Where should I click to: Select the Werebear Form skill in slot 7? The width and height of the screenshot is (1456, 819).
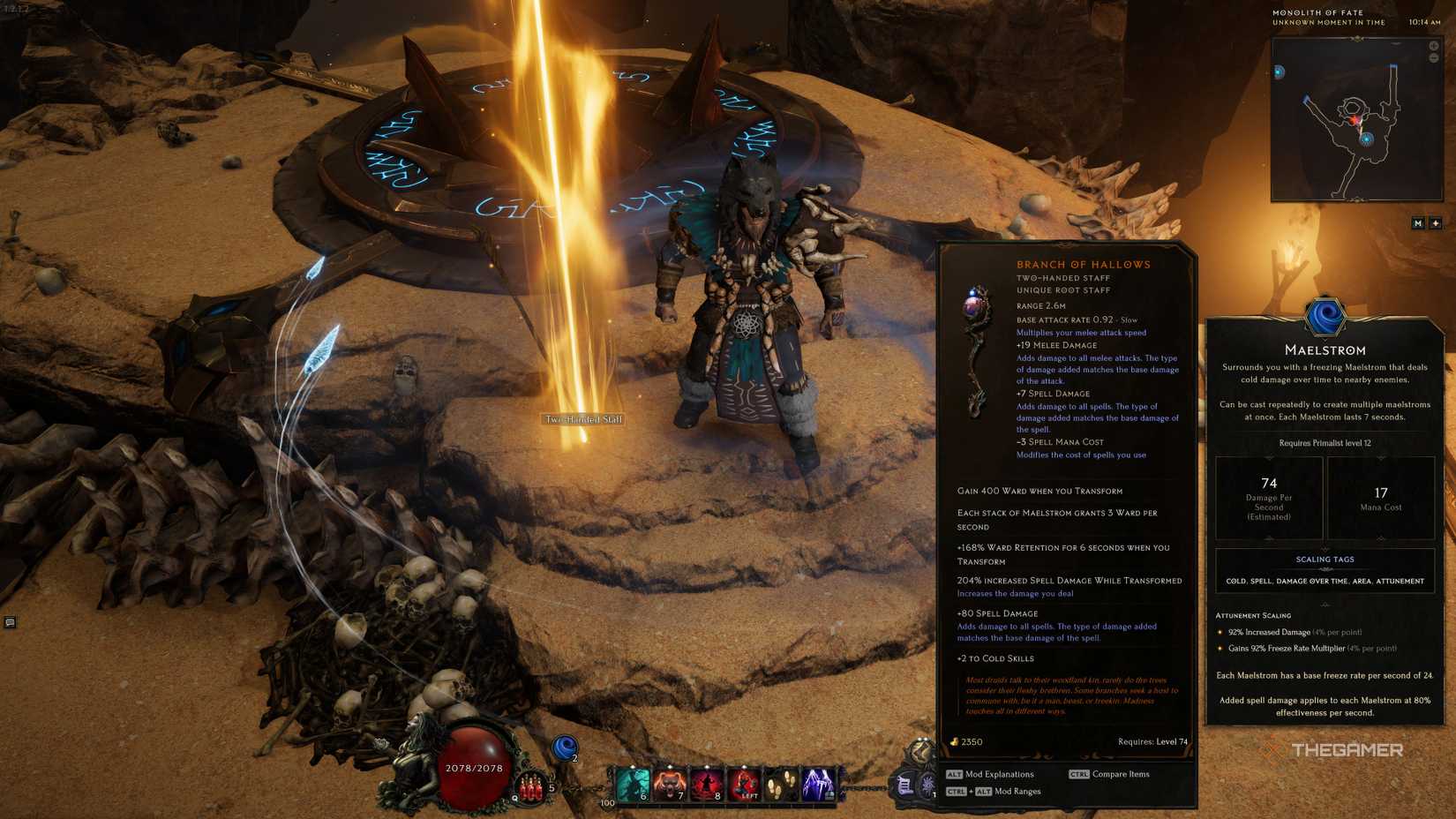pos(671,784)
